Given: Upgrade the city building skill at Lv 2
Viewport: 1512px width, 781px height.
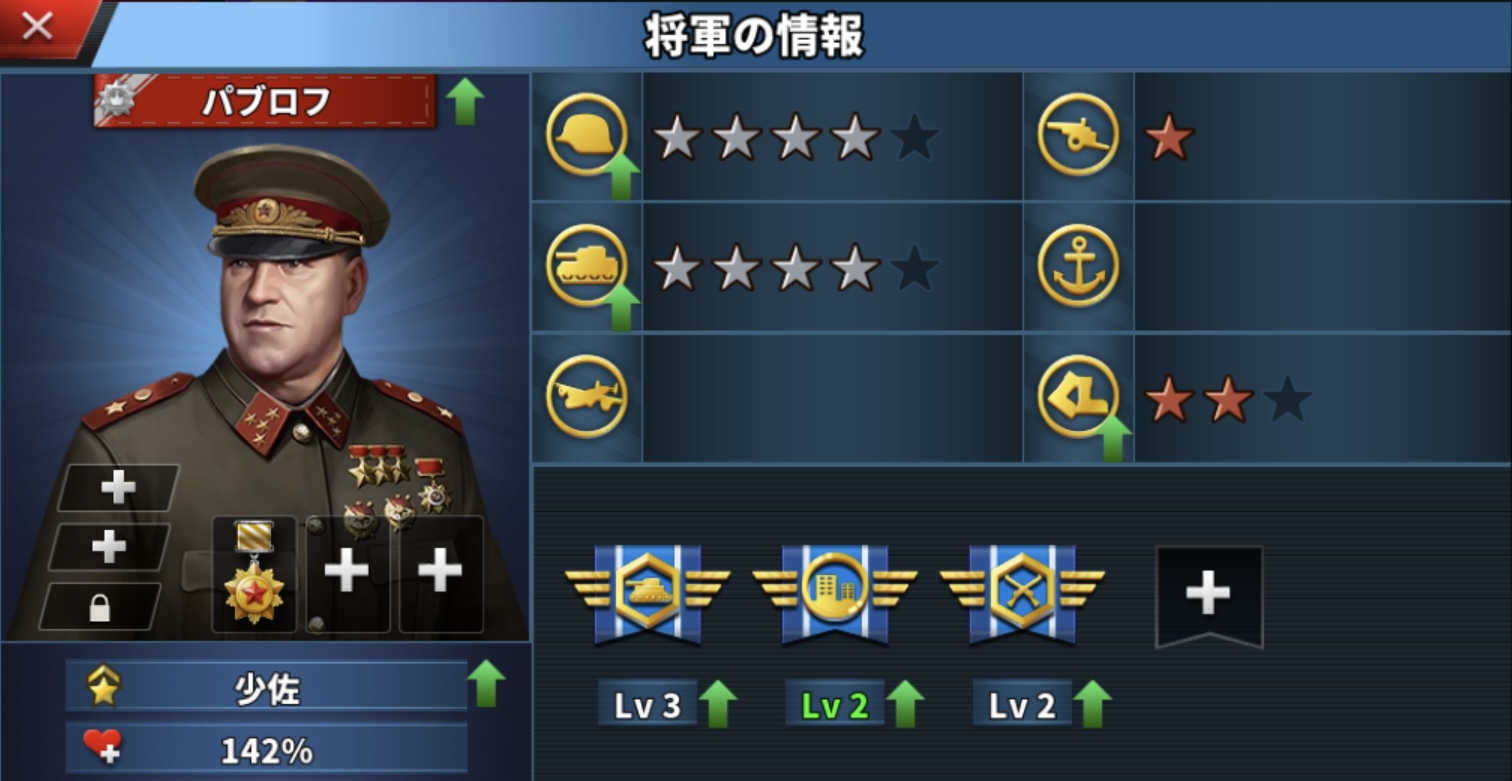Looking at the screenshot, I should tap(905, 705).
